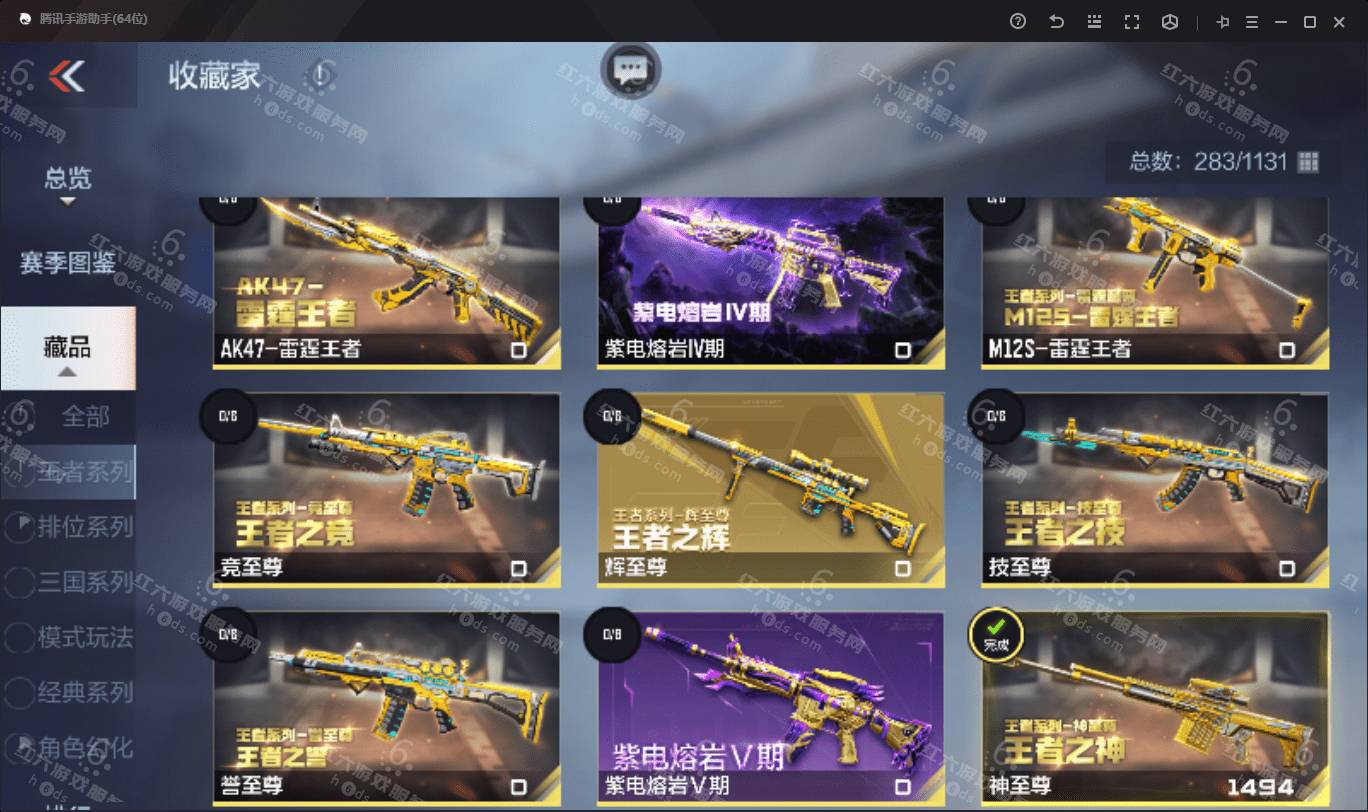Choose the 竞至尊 weapon card

(x=386, y=490)
